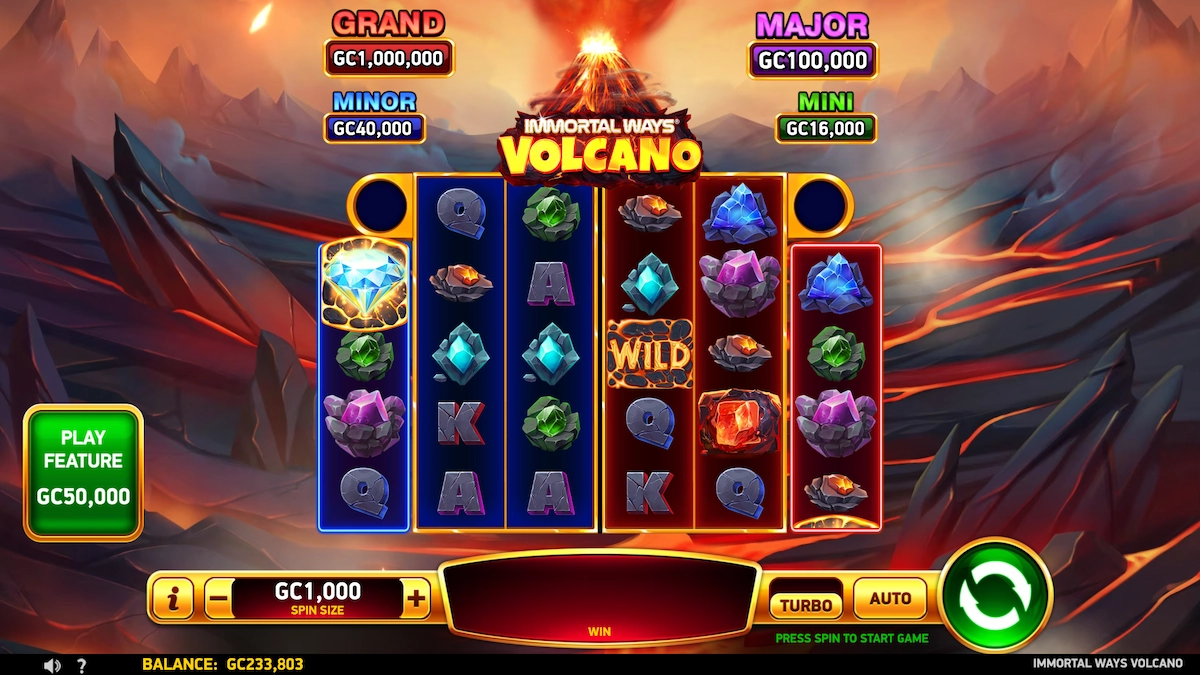Image resolution: width=1200 pixels, height=675 pixels.
Task: Open the game info paytable
Action: [175, 599]
